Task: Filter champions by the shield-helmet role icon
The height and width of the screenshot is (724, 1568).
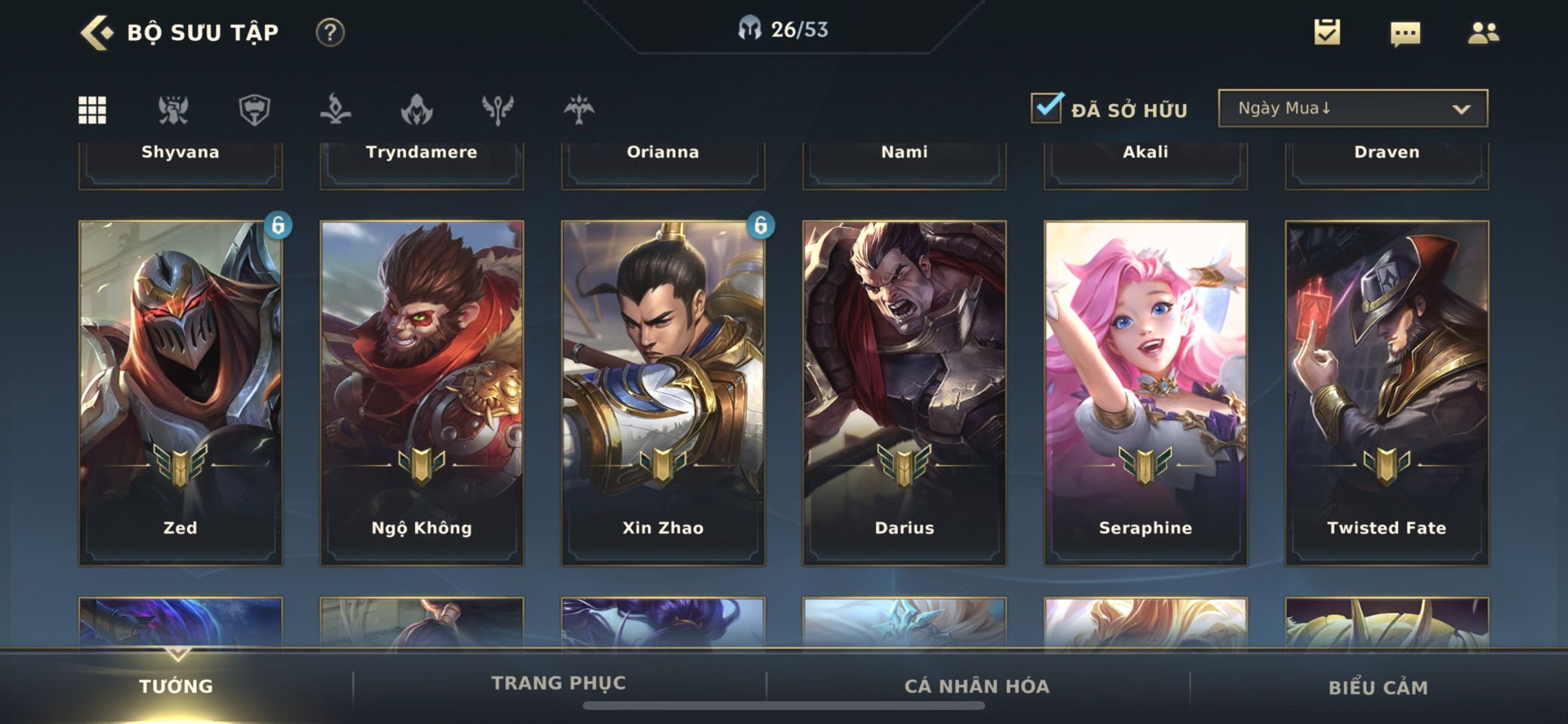Action: pos(254,110)
